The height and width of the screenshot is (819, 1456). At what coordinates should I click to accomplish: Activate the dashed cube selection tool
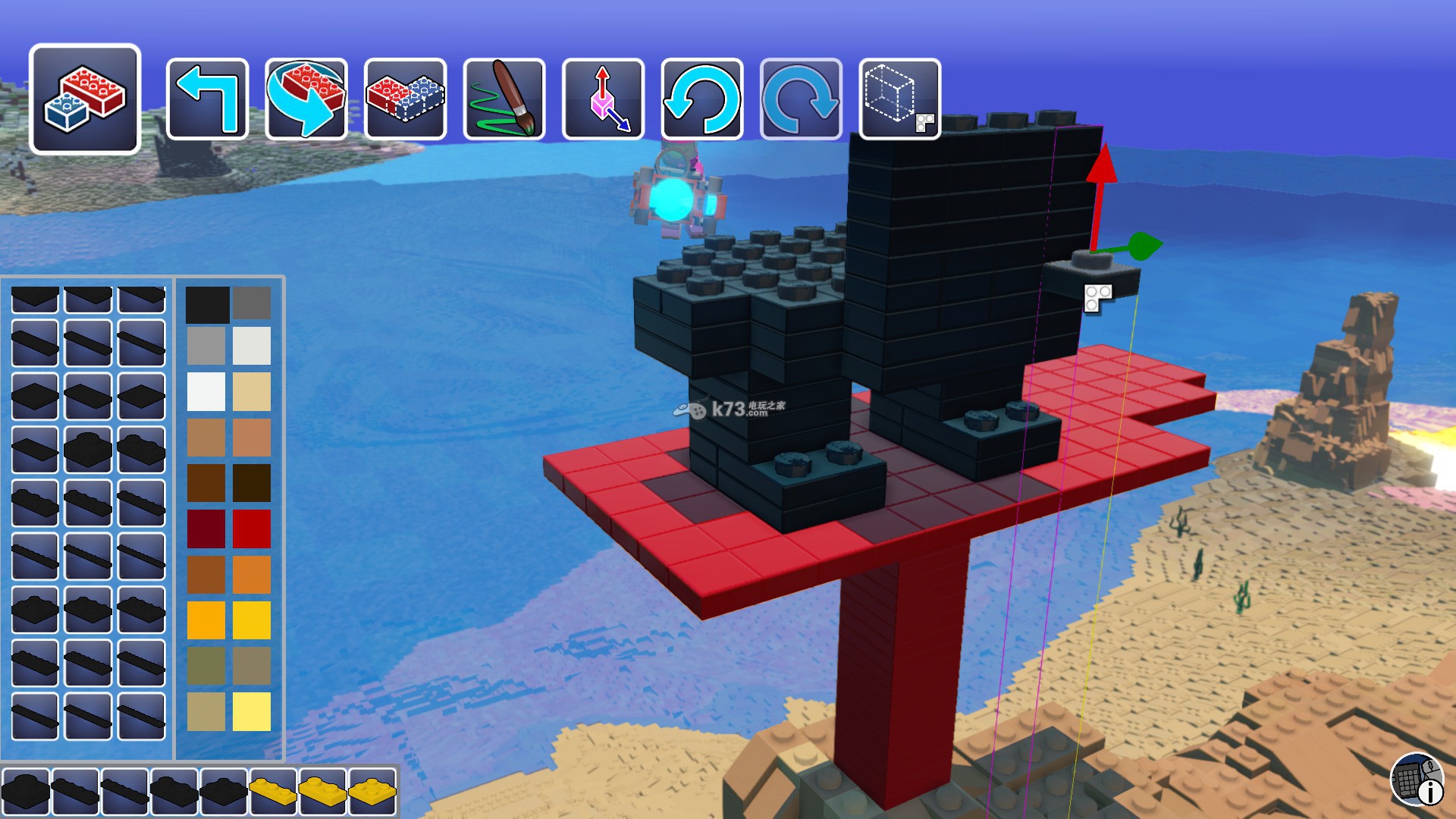[x=900, y=99]
